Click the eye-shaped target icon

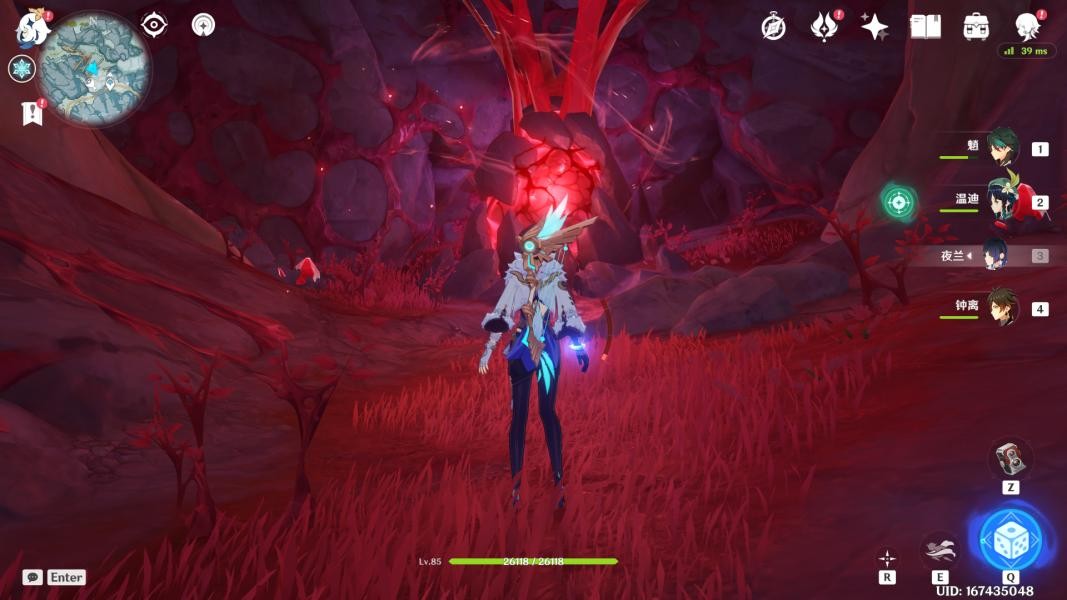coord(154,25)
